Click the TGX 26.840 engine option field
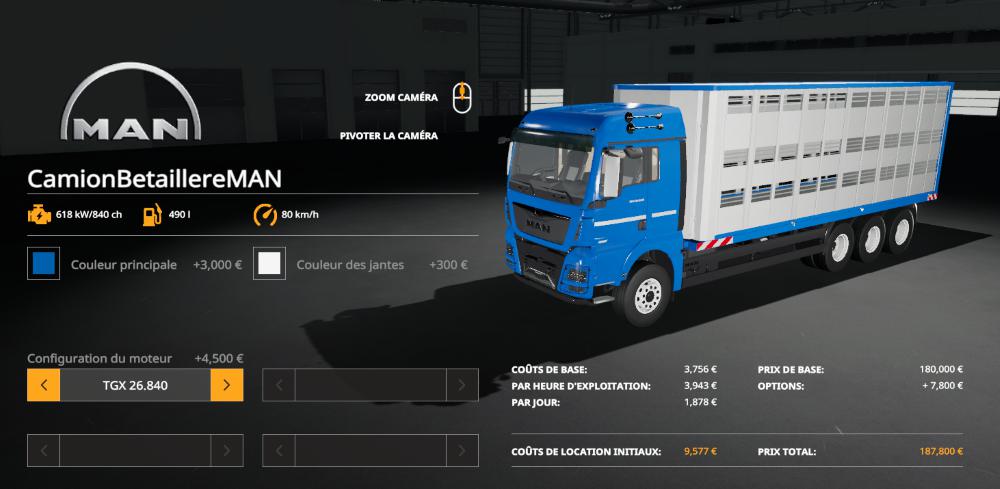Screen dimensions: 1000x489 [x=135, y=384]
